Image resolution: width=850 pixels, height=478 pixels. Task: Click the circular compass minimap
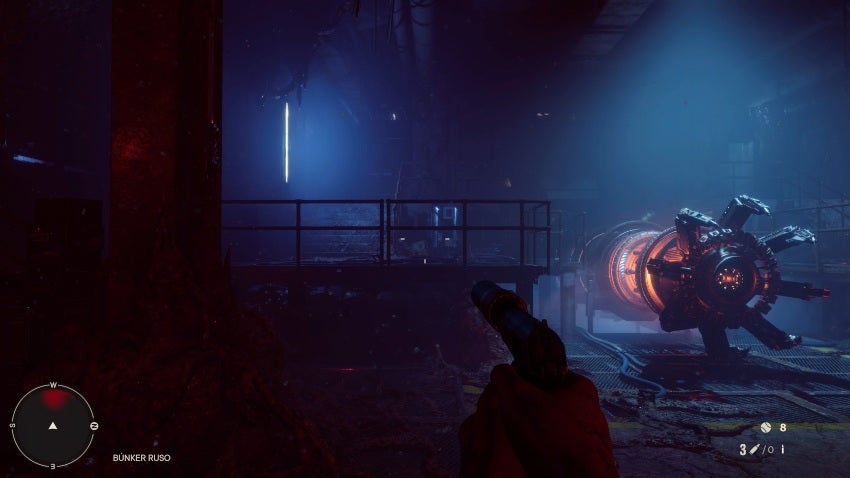click(x=53, y=425)
